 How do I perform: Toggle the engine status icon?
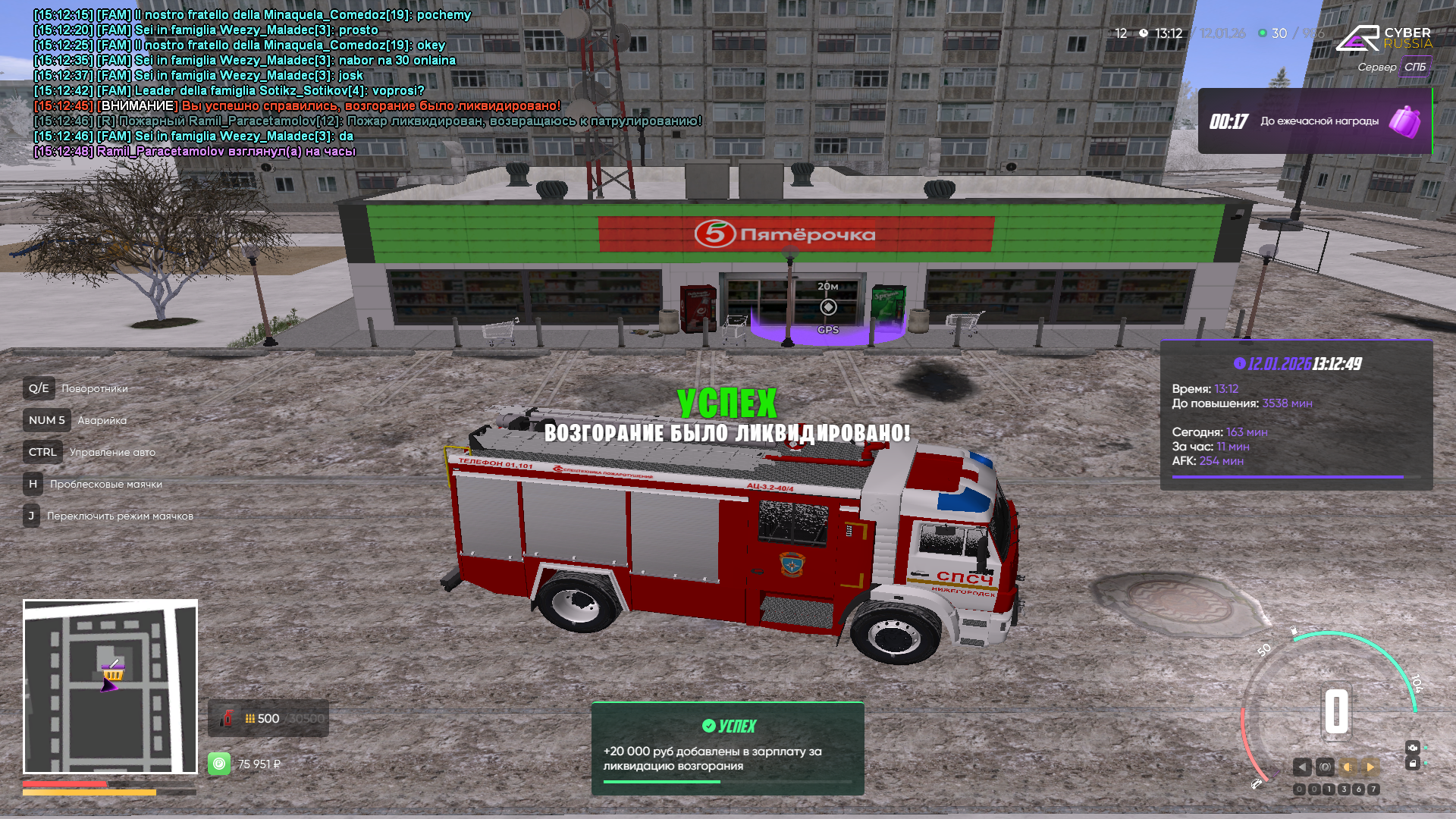[1412, 748]
